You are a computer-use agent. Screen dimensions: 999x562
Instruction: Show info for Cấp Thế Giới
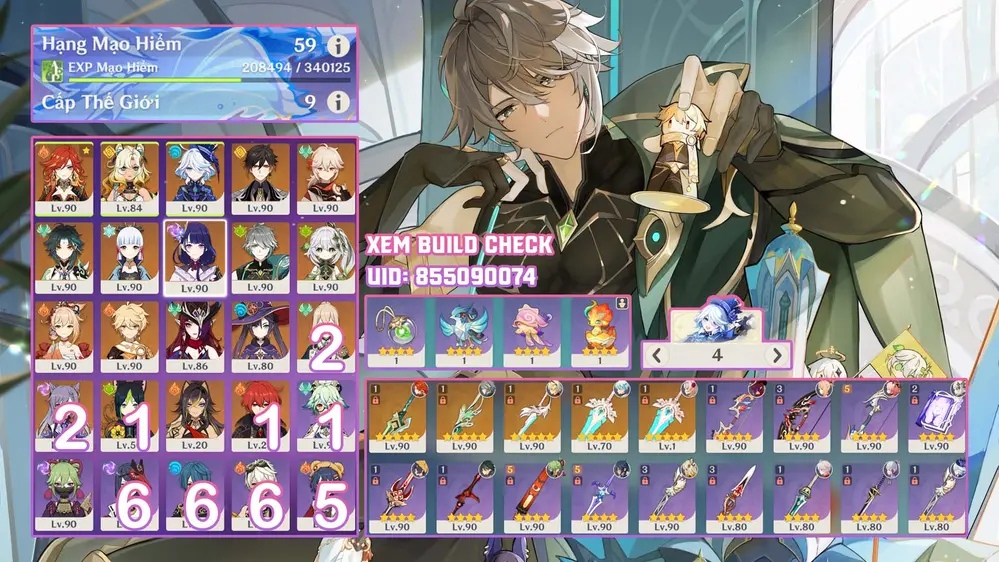pos(338,102)
